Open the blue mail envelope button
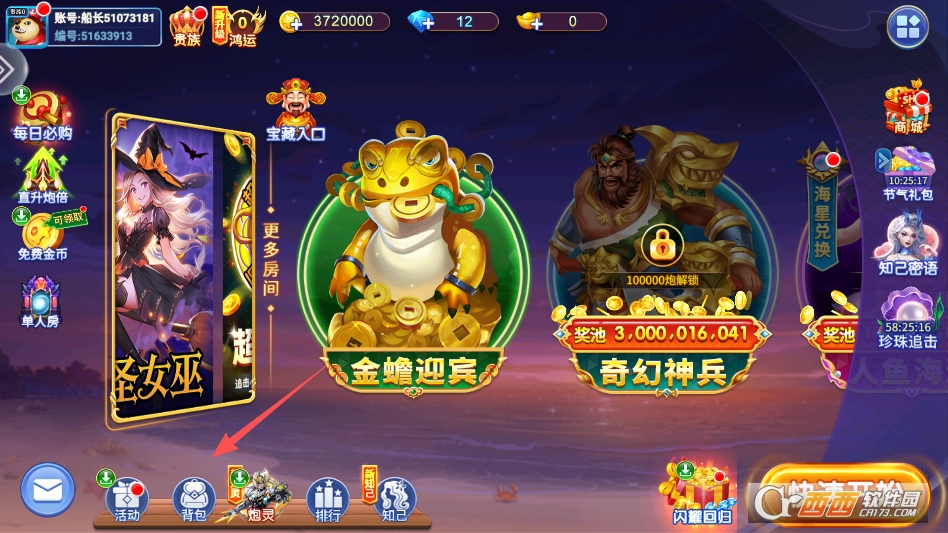 pos(48,490)
